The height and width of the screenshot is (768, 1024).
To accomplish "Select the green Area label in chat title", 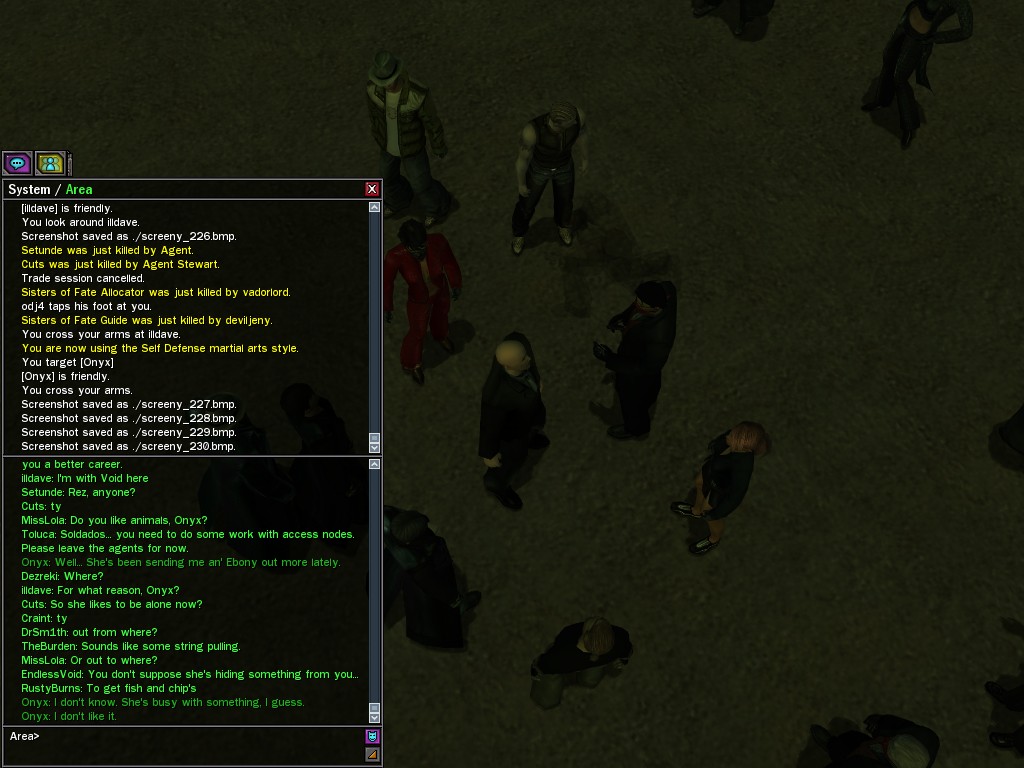I will click(79, 190).
